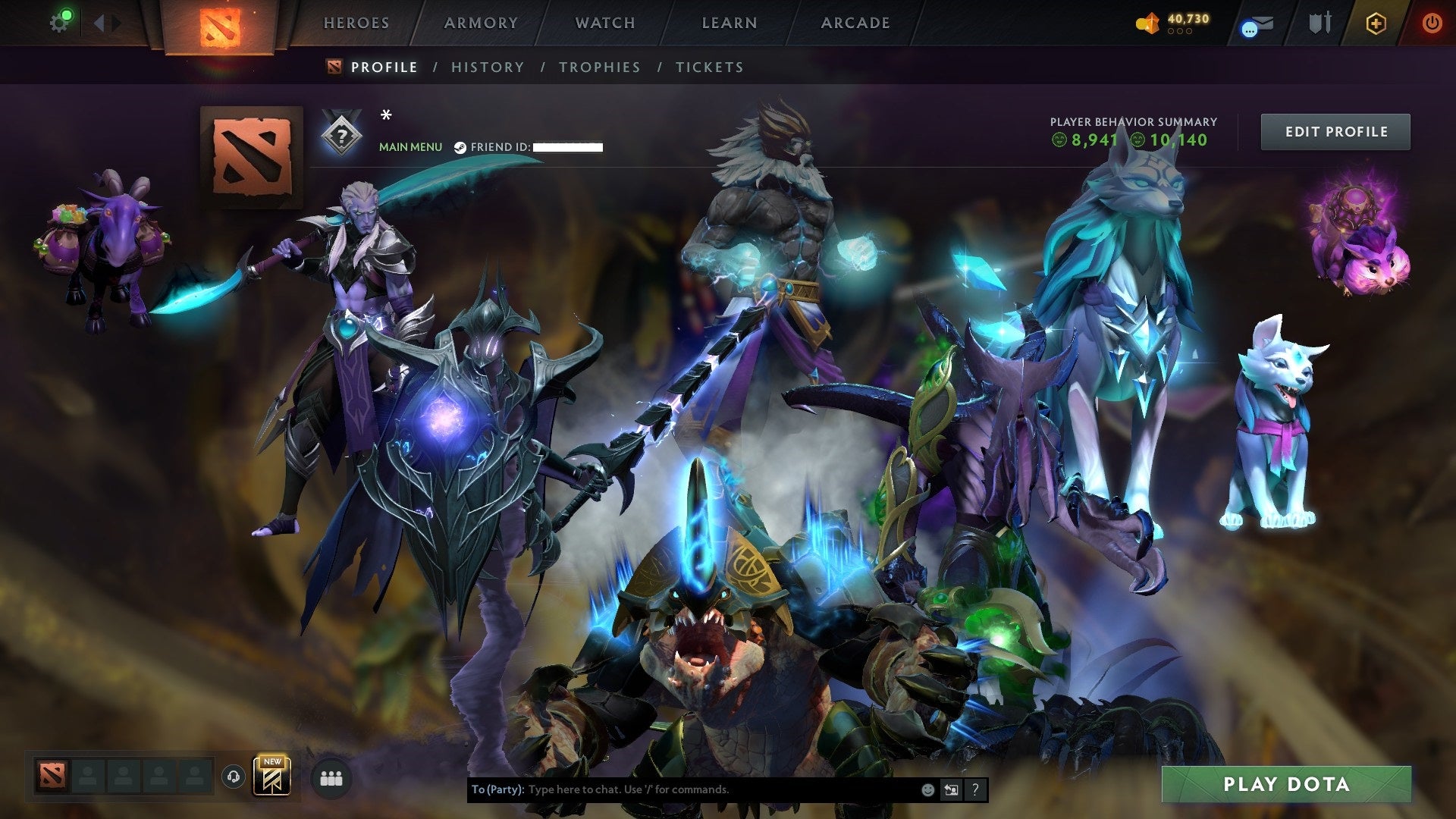The width and height of the screenshot is (1456, 819).
Task: Click the back navigation arrow
Action: point(99,22)
